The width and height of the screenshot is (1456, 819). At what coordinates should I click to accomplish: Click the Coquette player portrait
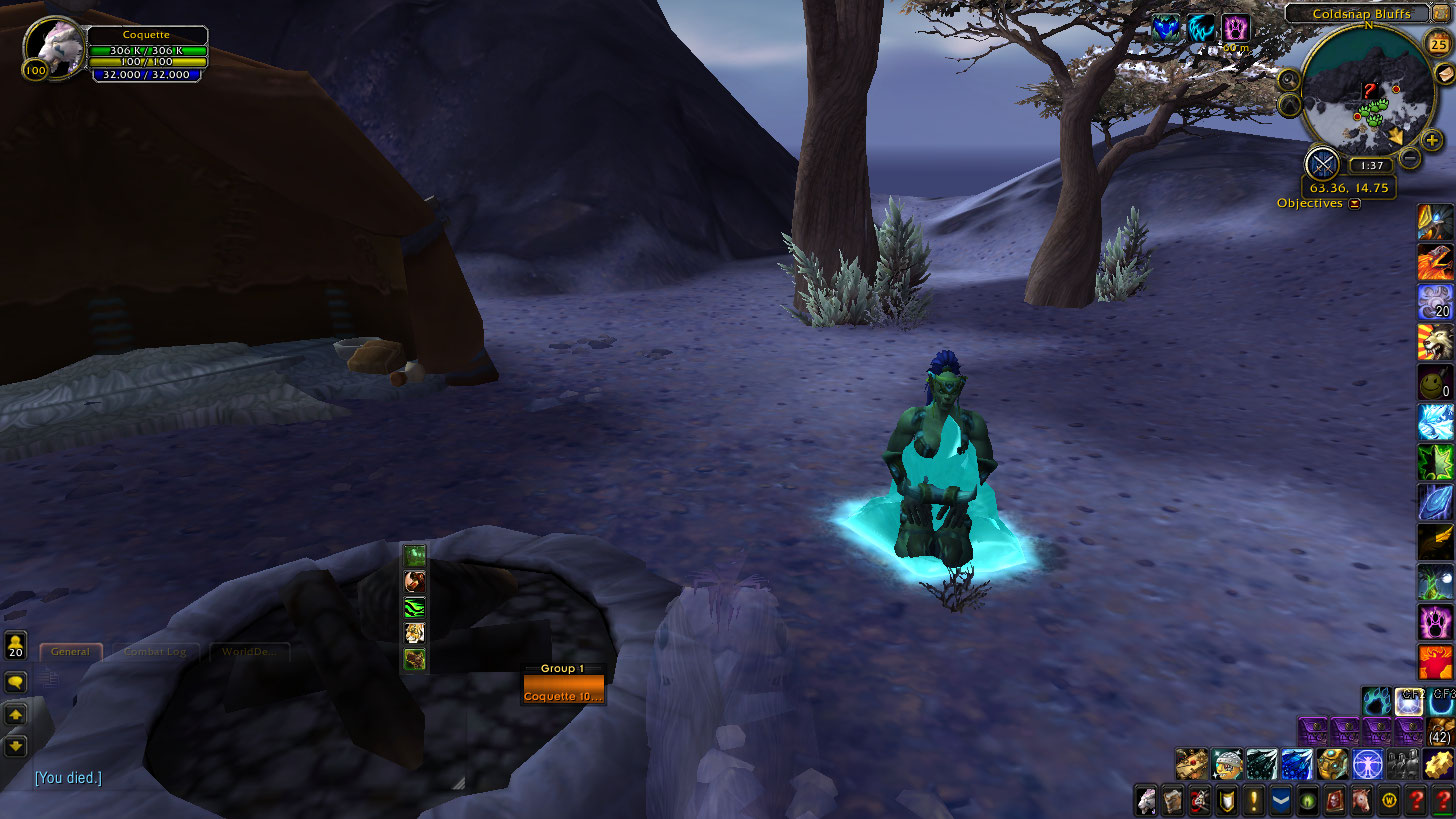point(53,46)
